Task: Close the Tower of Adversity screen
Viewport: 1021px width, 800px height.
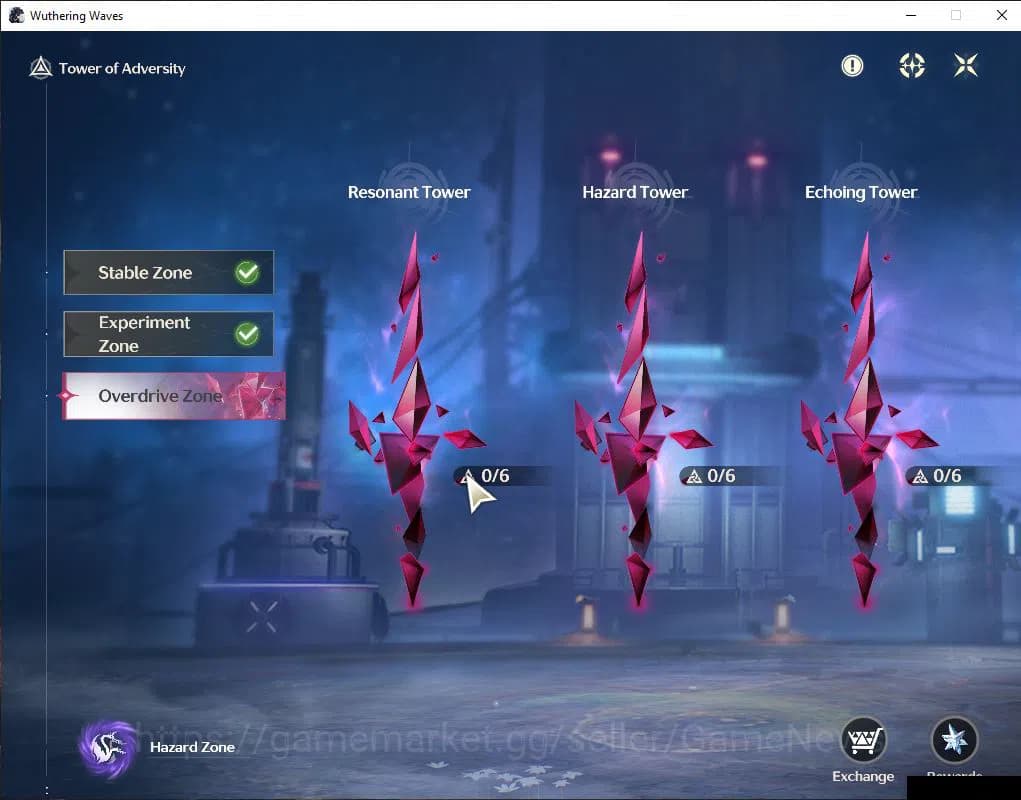Action: pyautogui.click(x=966, y=66)
